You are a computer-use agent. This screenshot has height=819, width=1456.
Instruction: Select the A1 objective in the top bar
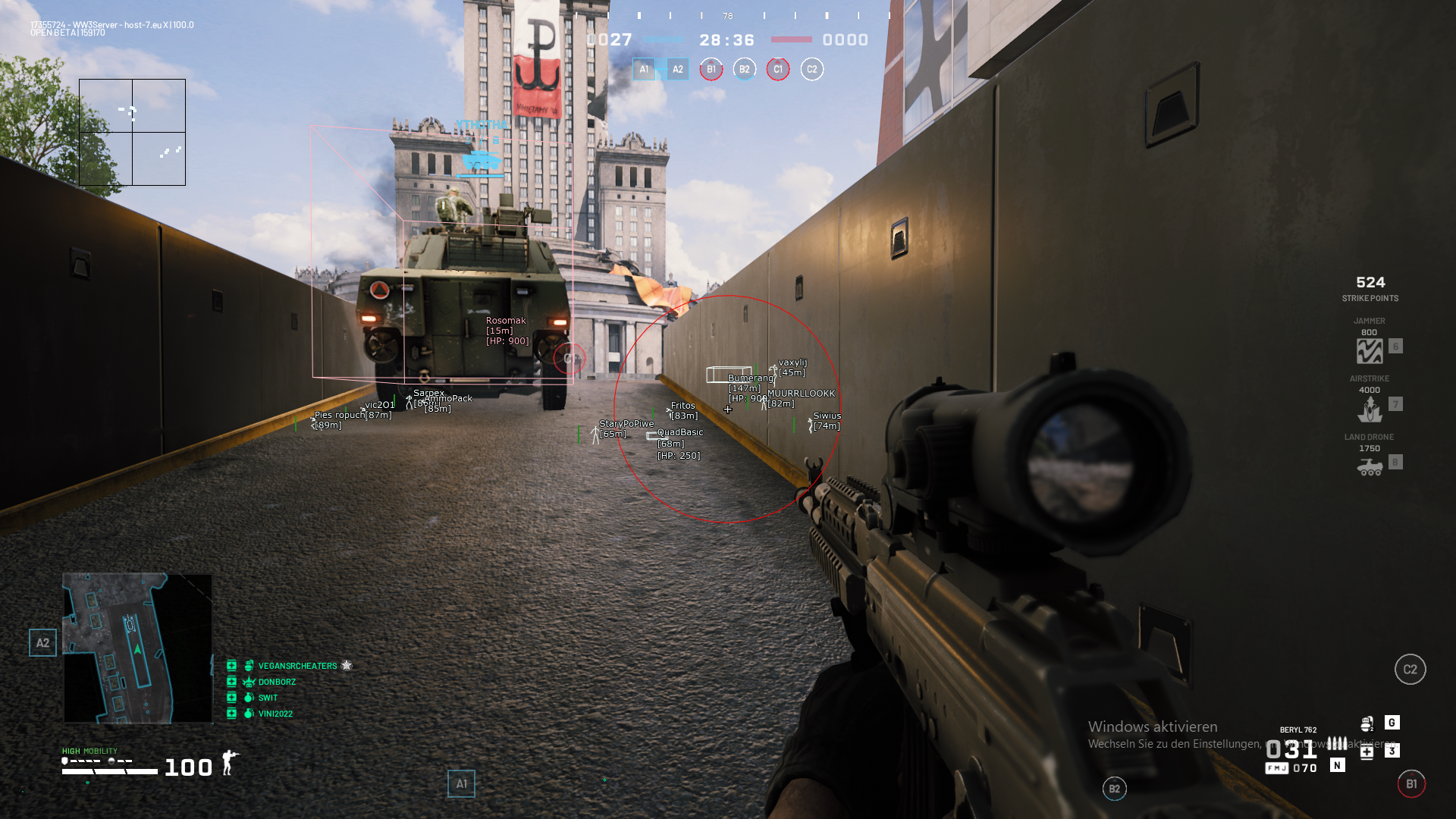click(644, 70)
